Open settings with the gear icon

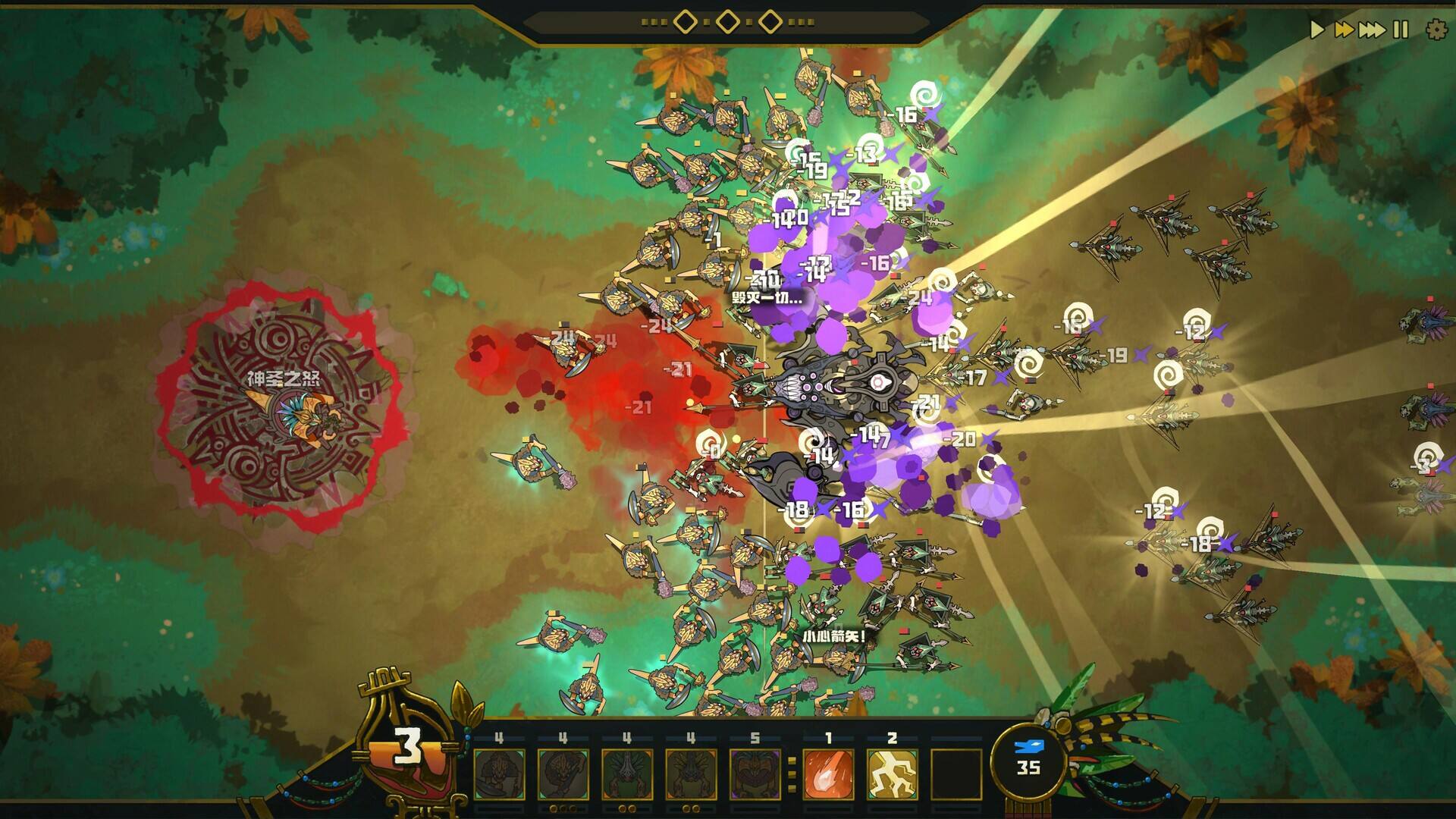(x=1436, y=30)
